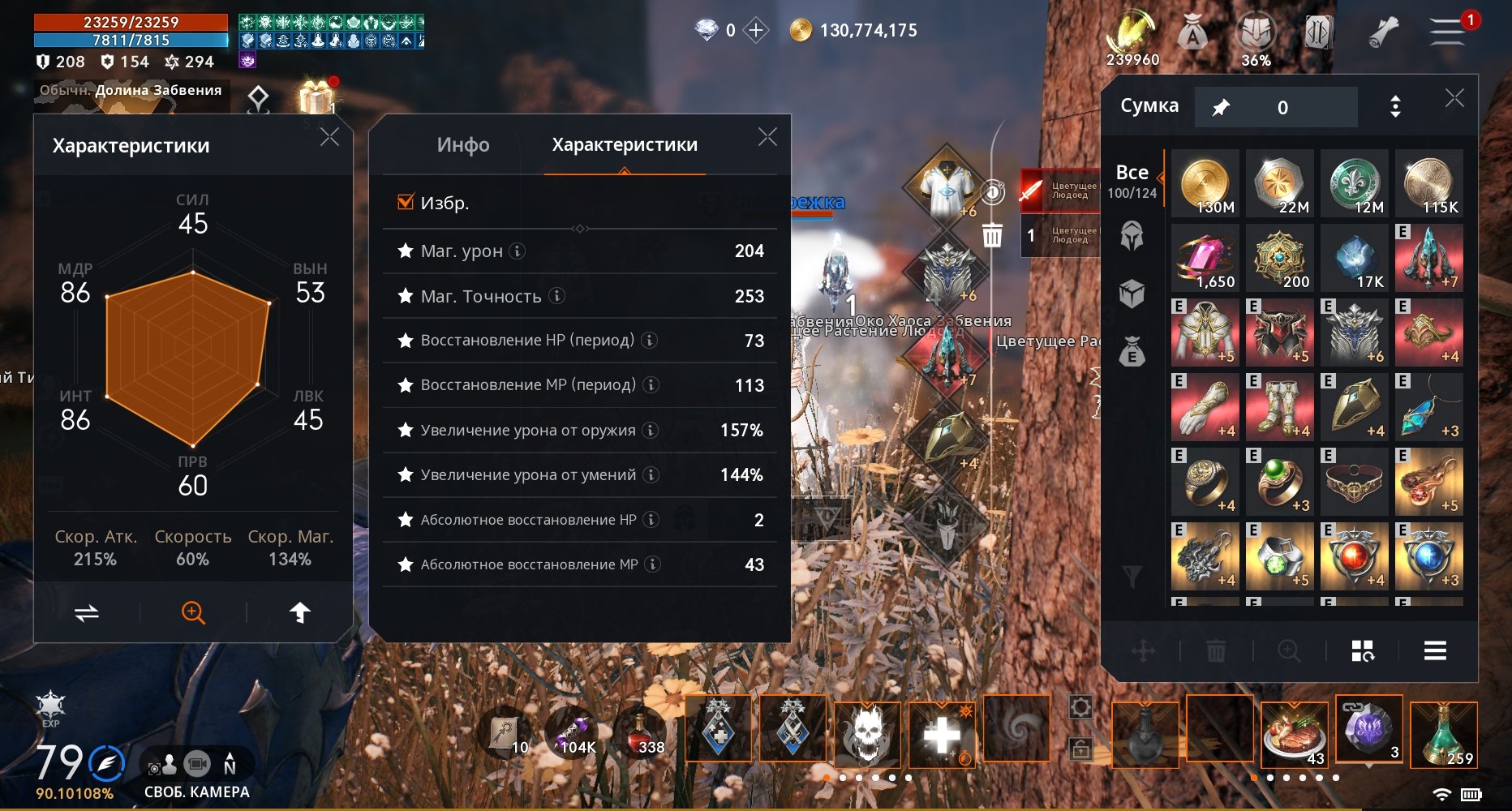Show info for Маг. урон stat
Image resolution: width=1512 pixels, height=811 pixels.
[518, 251]
